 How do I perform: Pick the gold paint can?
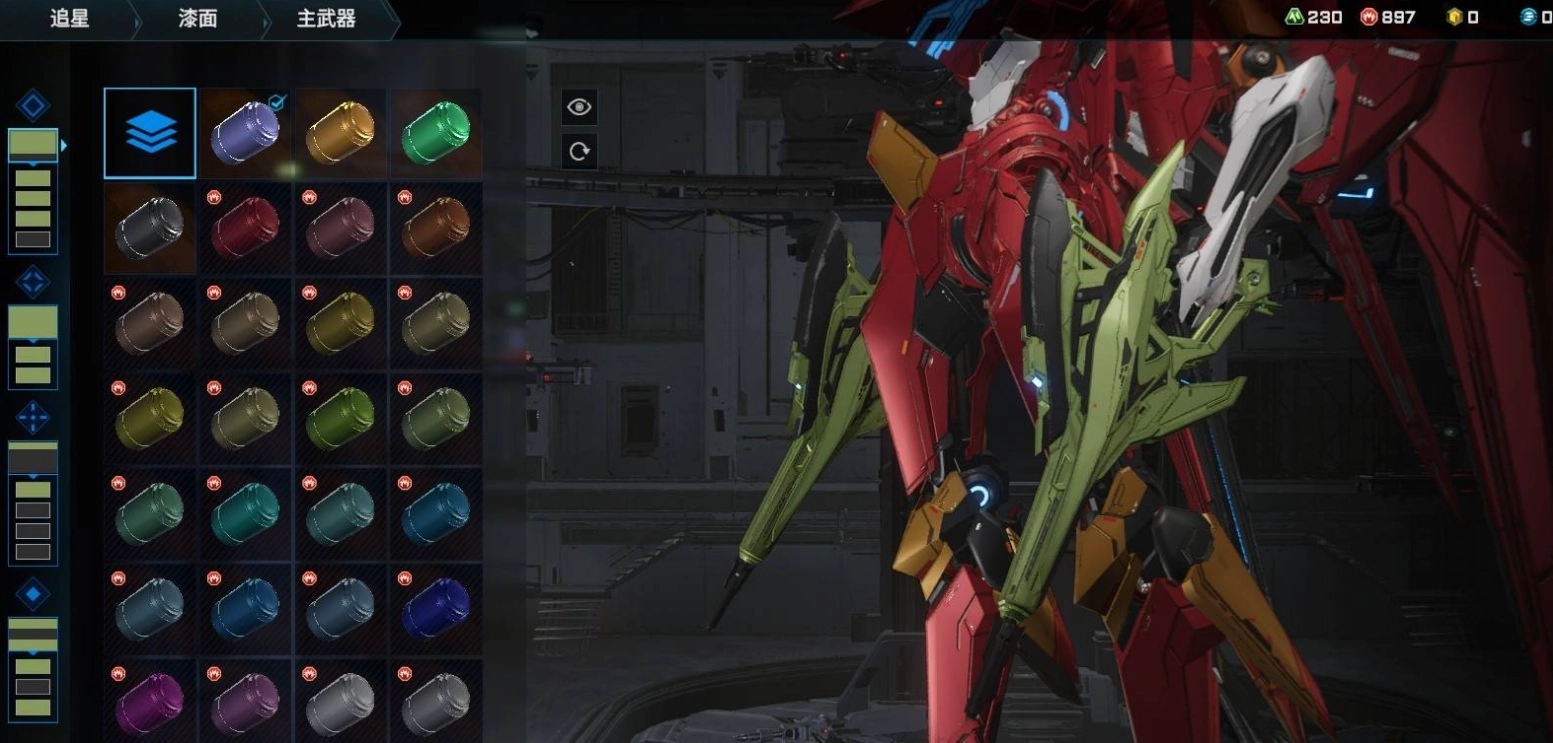[x=340, y=133]
